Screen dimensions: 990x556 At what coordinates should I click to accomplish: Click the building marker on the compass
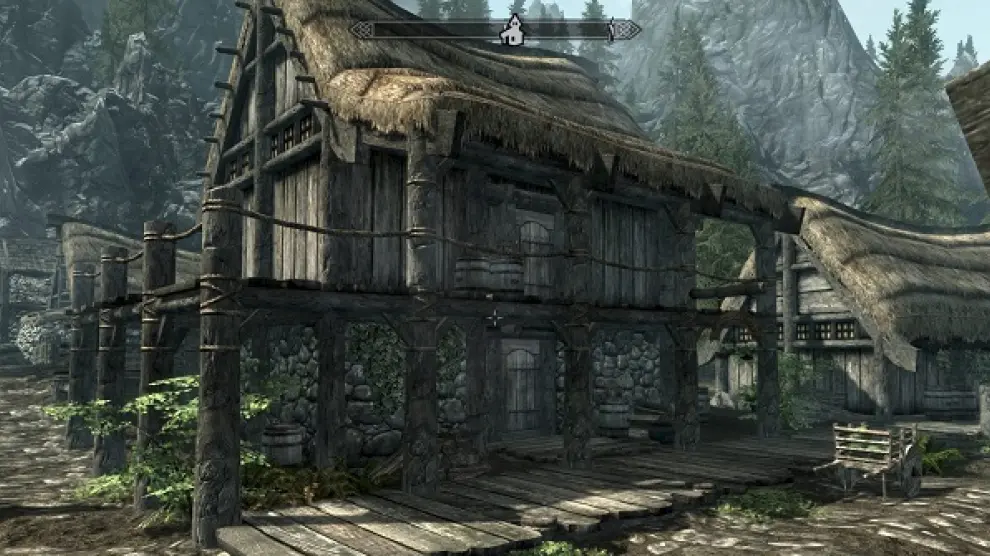(x=512, y=31)
